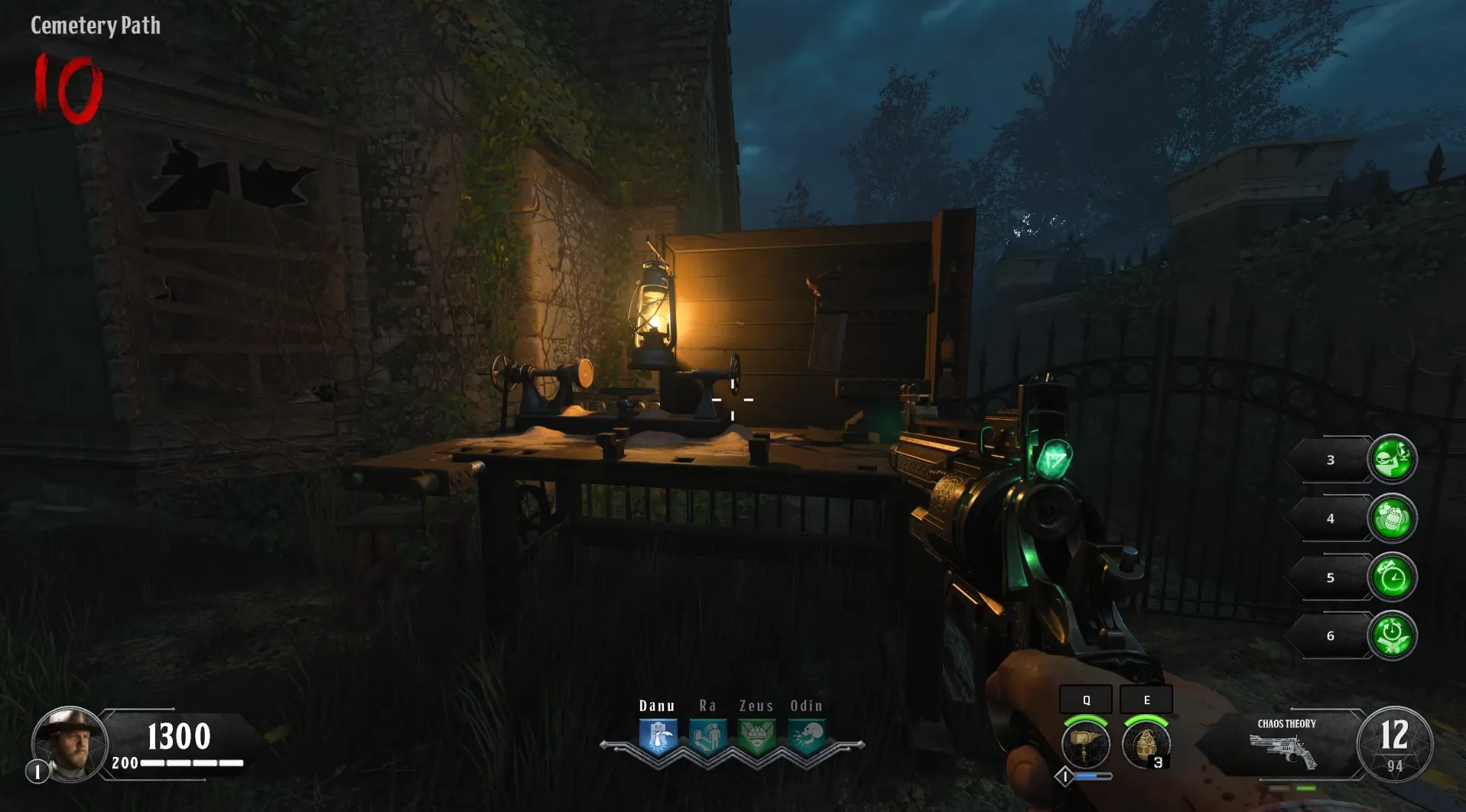
Task: Select the Danu perk icon
Action: 658,737
